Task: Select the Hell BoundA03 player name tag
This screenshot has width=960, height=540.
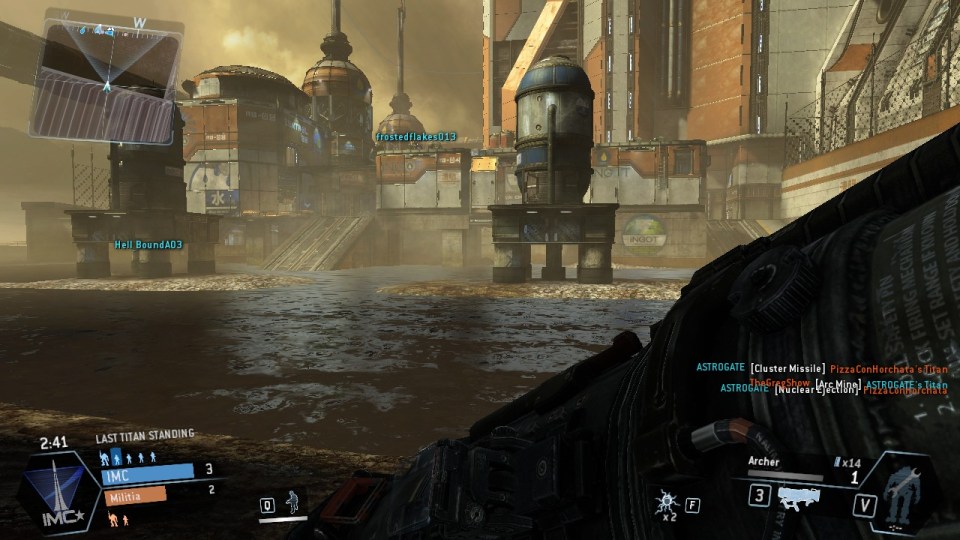Action: [x=148, y=244]
